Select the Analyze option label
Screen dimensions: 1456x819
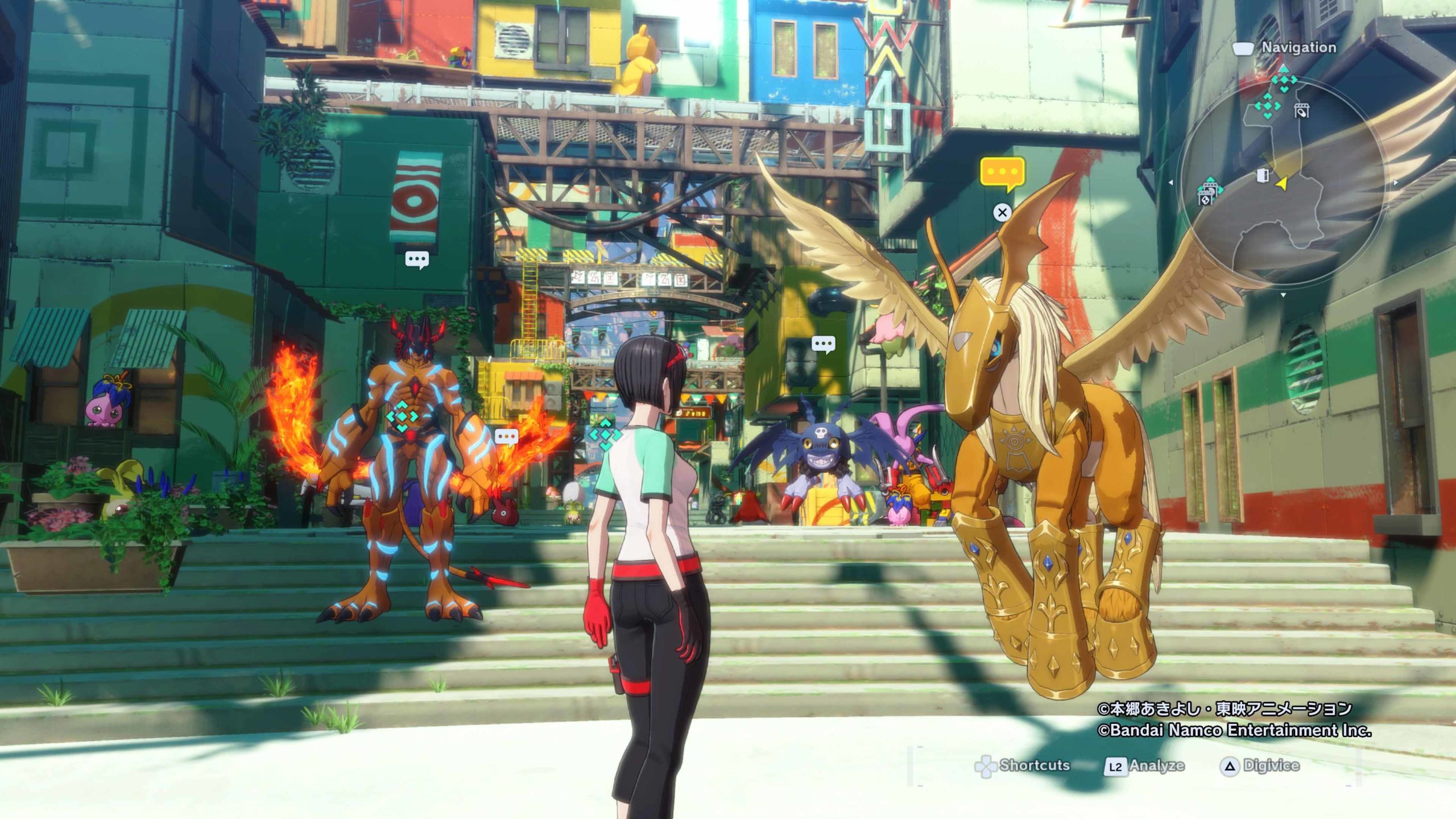pos(1156,766)
